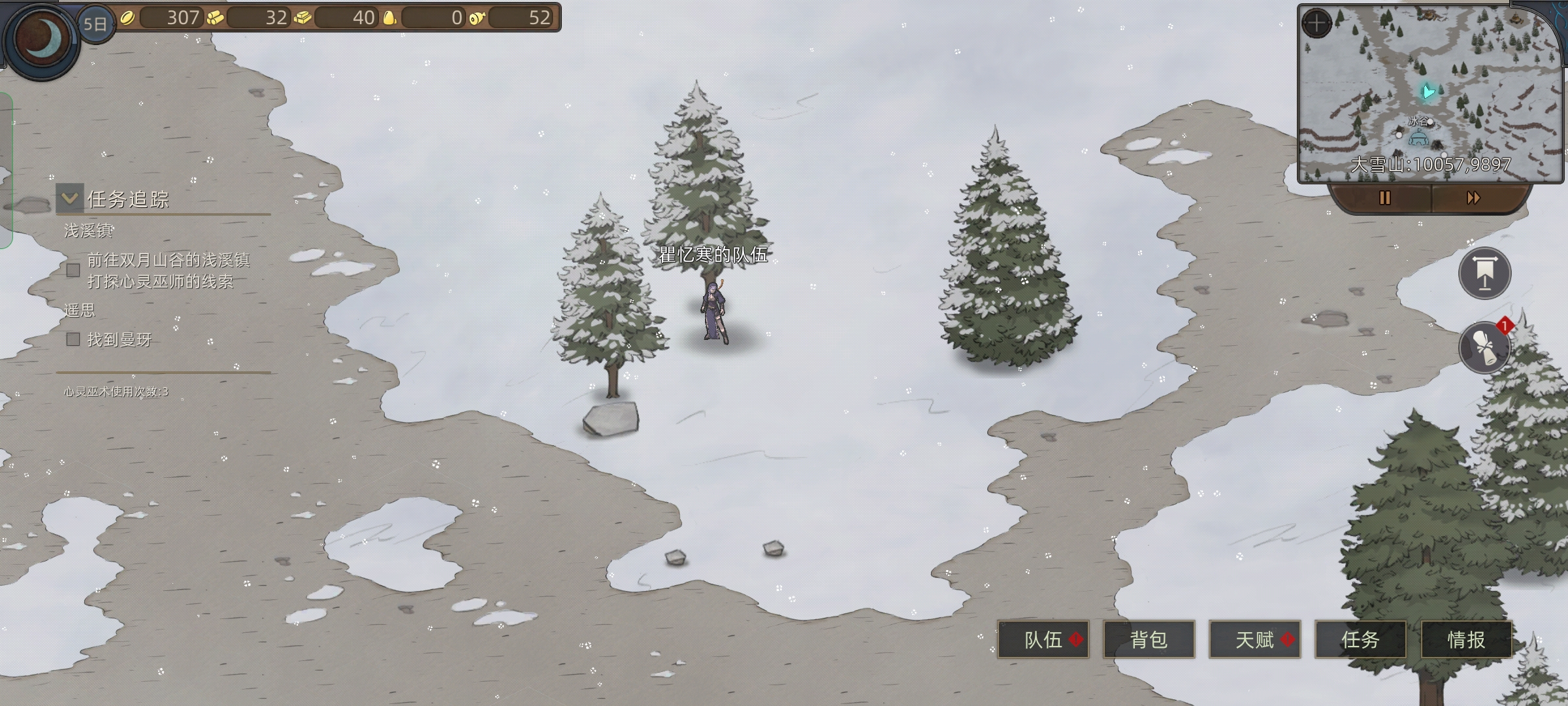Open the 队伍 party menu
Viewport: 1568px width, 706px height.
1043,639
